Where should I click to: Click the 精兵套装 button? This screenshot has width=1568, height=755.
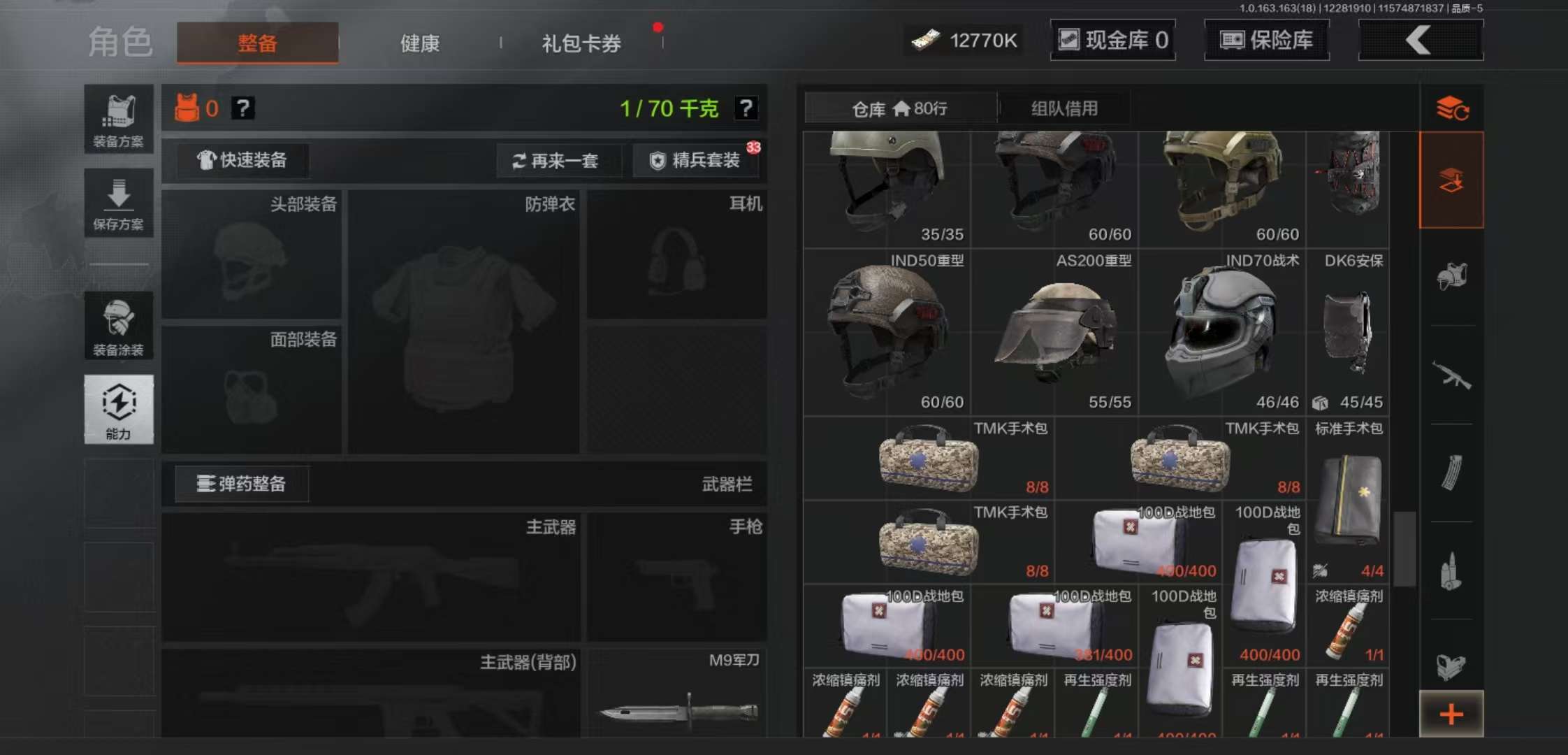[x=695, y=161]
